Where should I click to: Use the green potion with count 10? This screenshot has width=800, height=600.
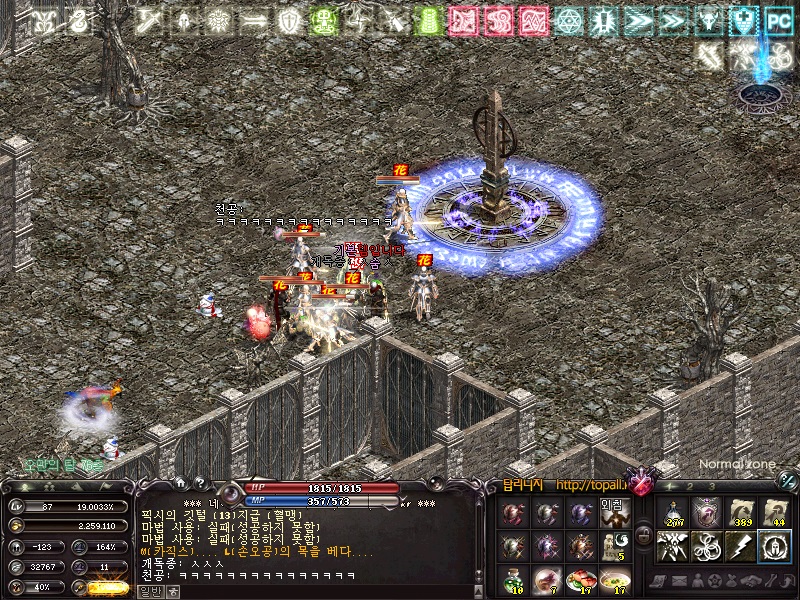[514, 579]
